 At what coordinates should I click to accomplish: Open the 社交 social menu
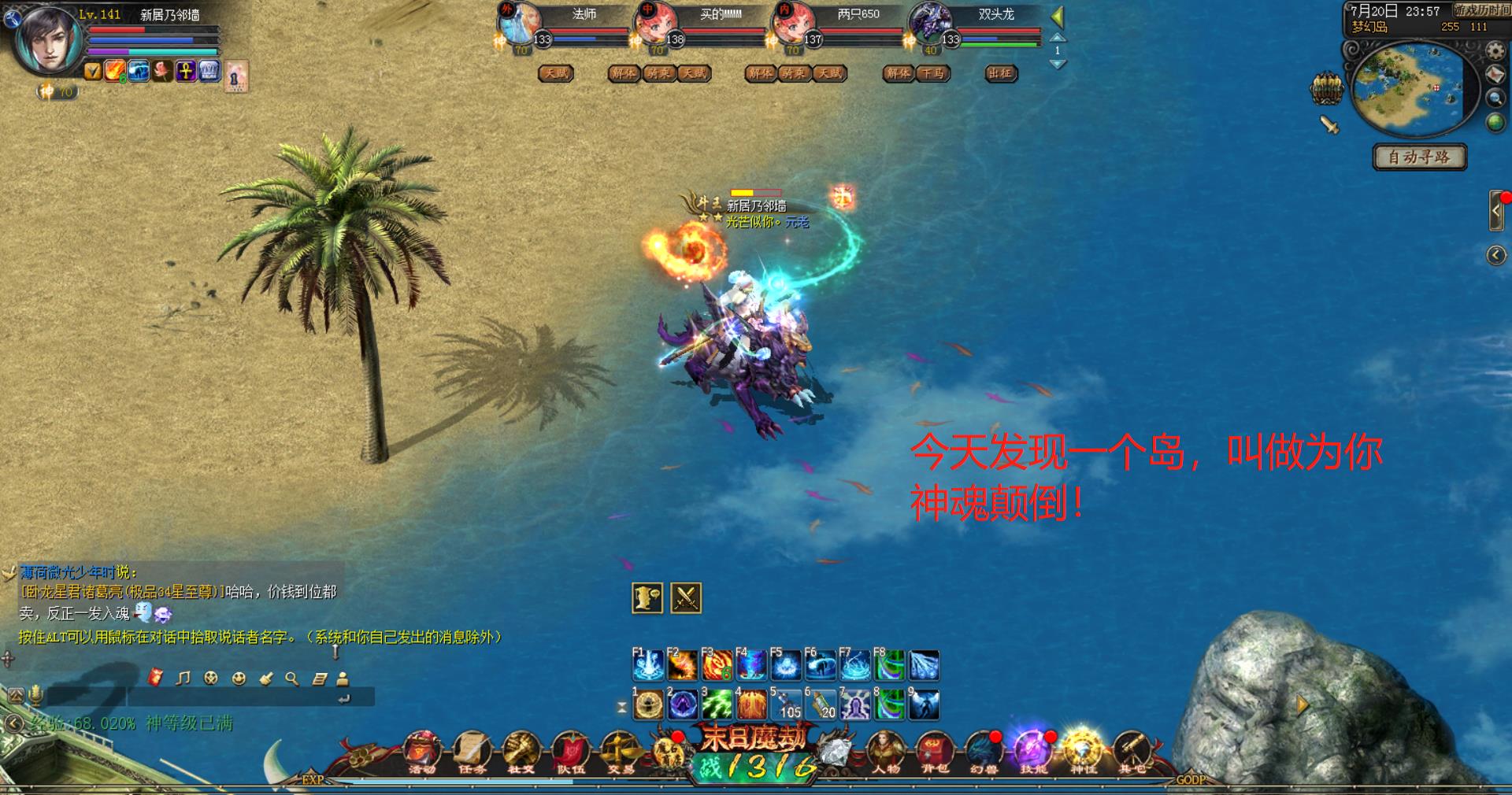(521, 750)
